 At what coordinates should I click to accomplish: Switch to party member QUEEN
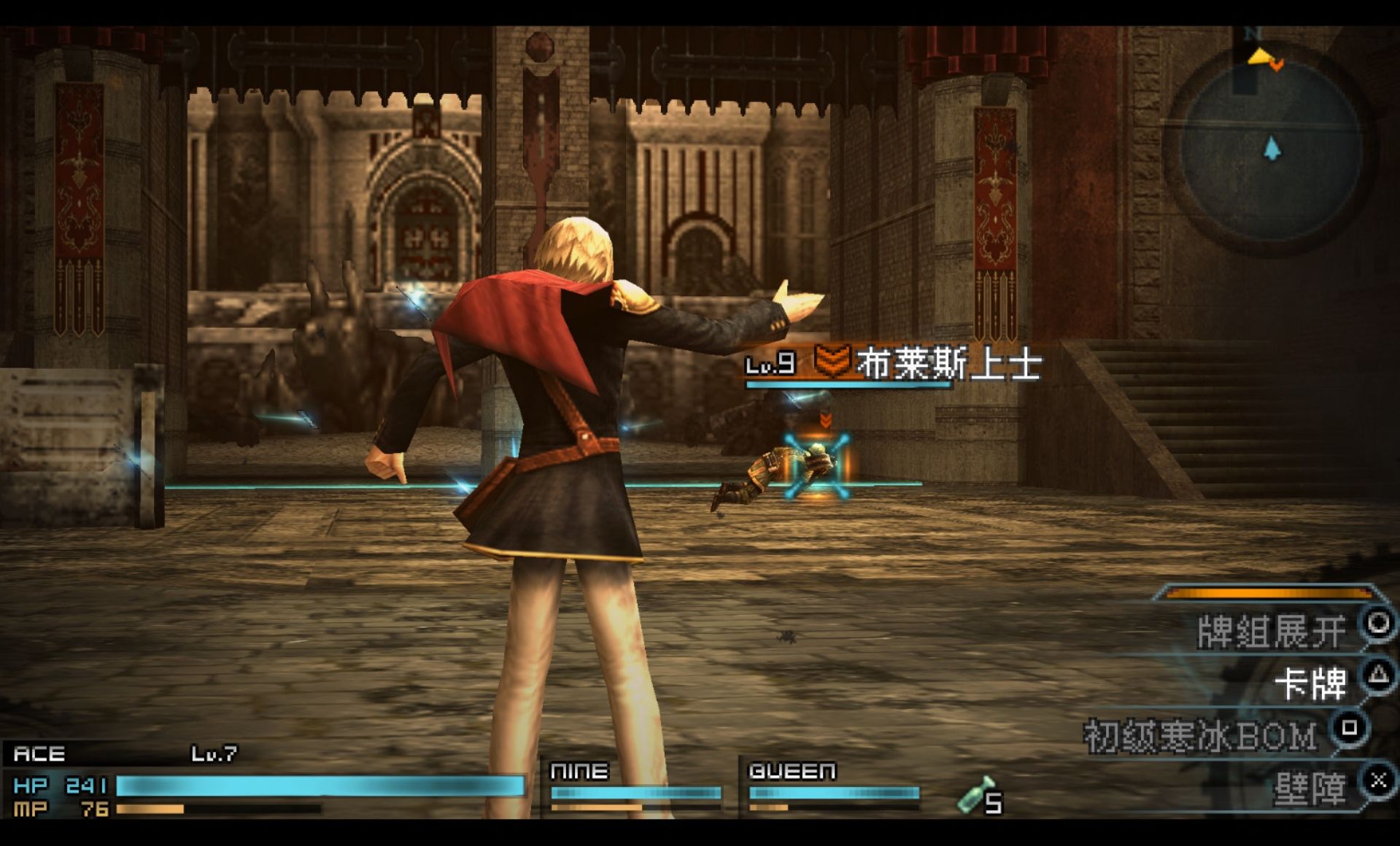click(x=833, y=785)
